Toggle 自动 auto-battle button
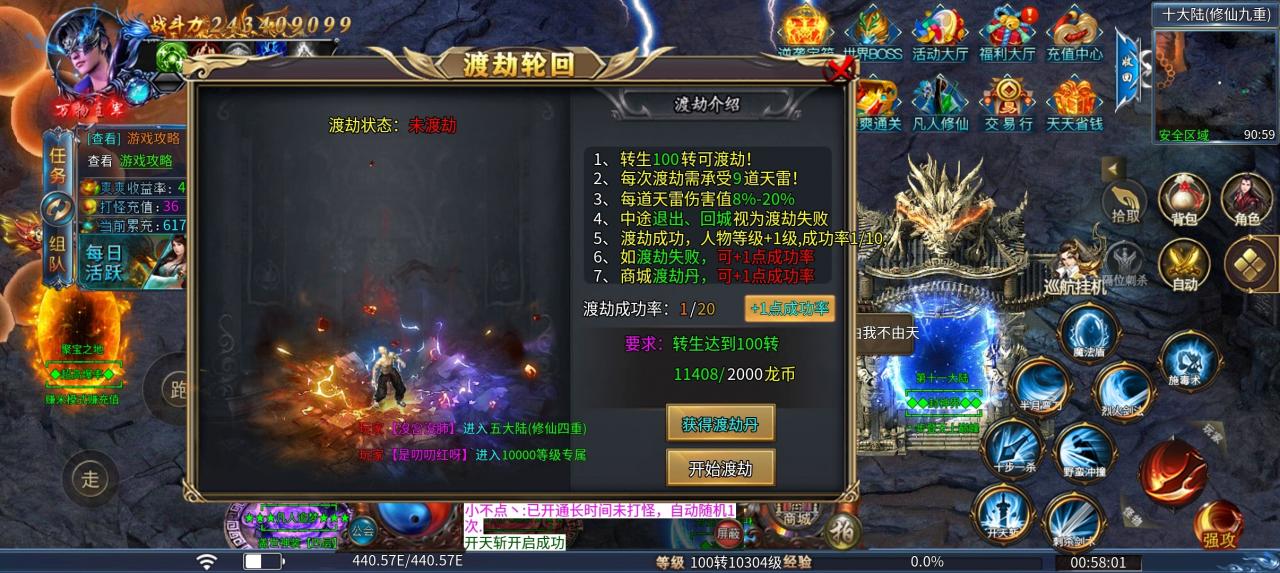Viewport: 1280px width, 573px height. pyautogui.click(x=1184, y=265)
